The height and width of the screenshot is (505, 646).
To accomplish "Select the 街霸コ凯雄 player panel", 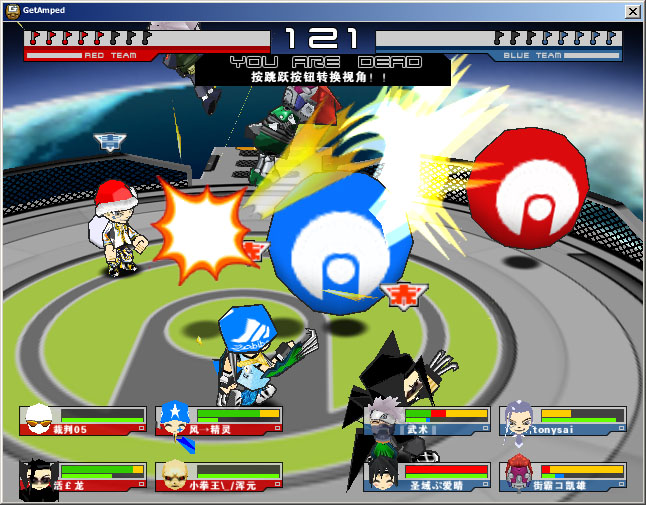I will 563,476.
